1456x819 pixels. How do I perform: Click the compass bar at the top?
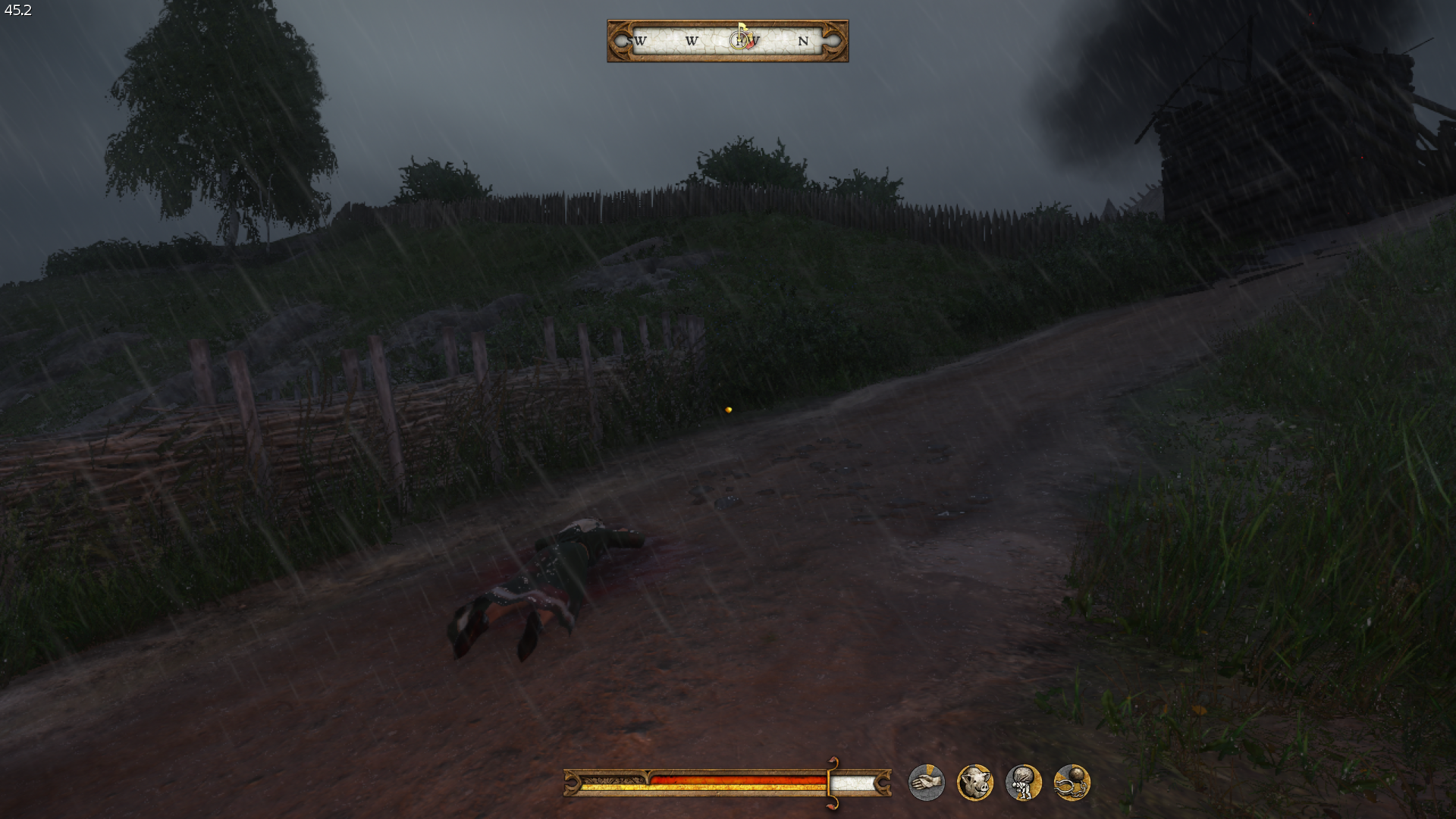pos(727,41)
